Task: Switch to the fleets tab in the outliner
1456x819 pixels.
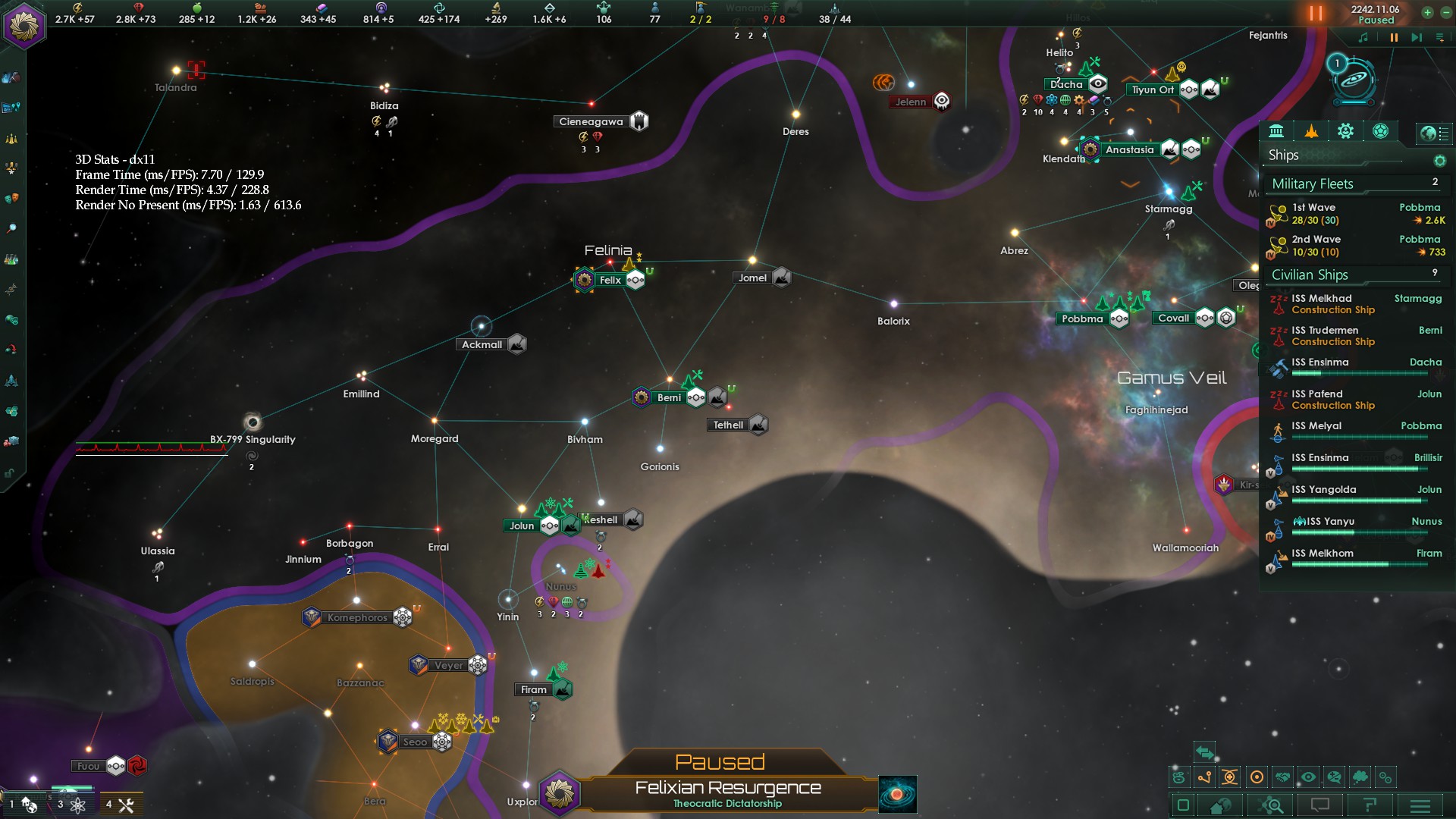Action: [1312, 131]
